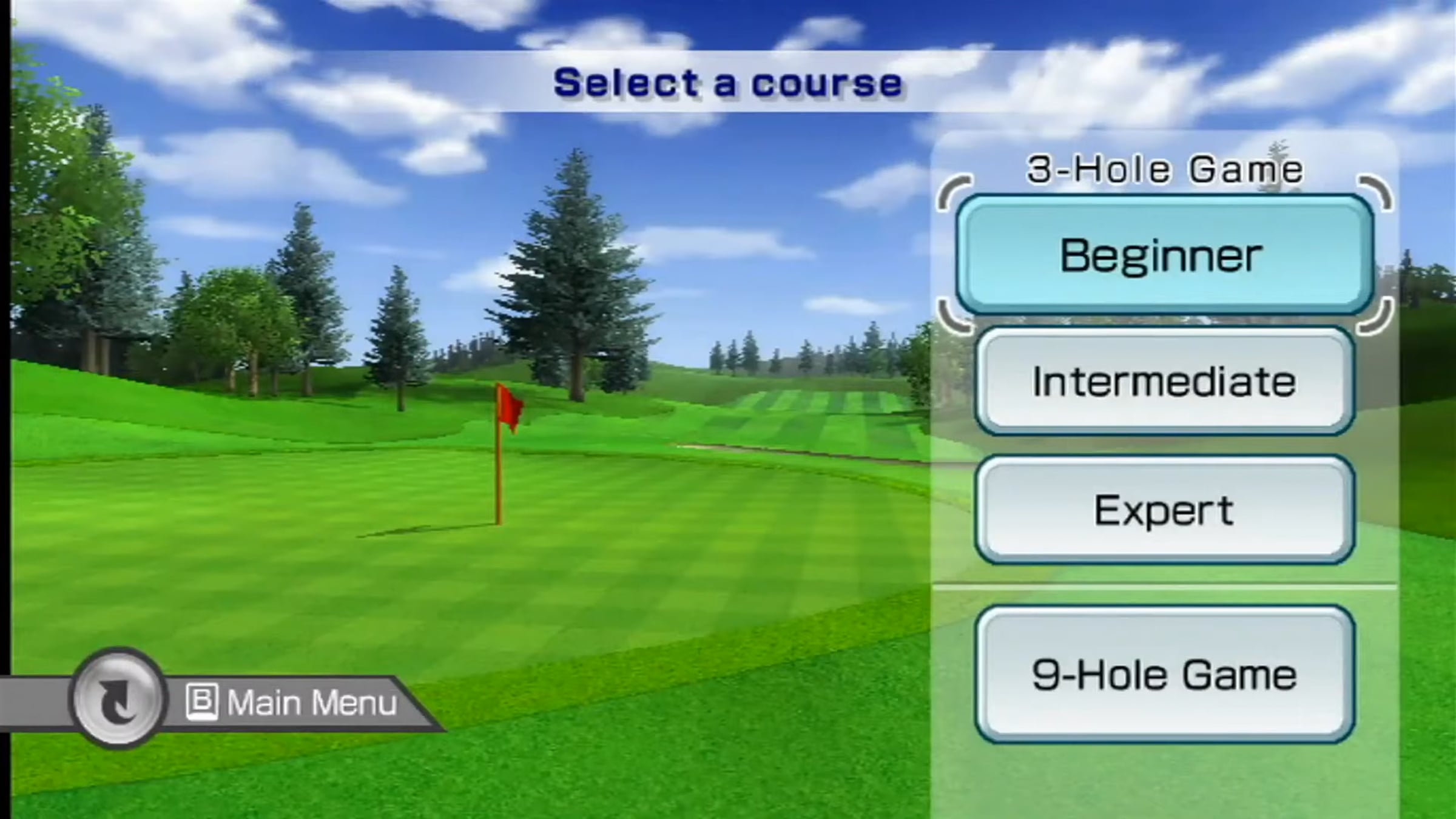Pick the Expert course

point(1164,510)
